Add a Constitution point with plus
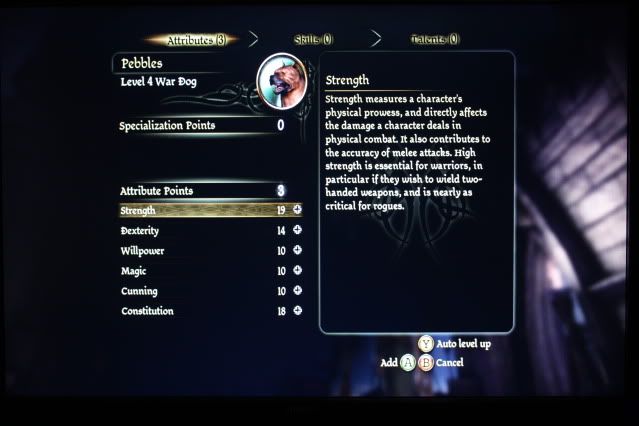The height and width of the screenshot is (426, 639). pos(297,311)
